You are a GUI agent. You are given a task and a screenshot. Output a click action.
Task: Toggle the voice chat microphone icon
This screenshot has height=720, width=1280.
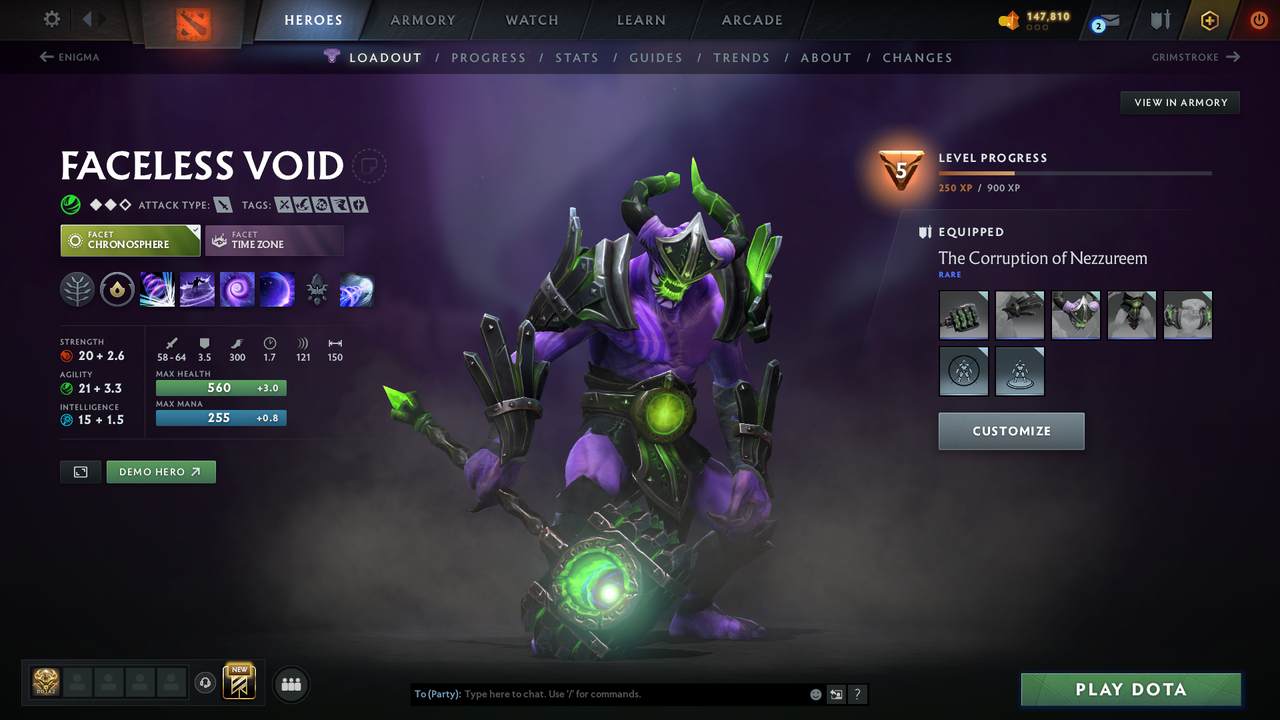point(206,682)
